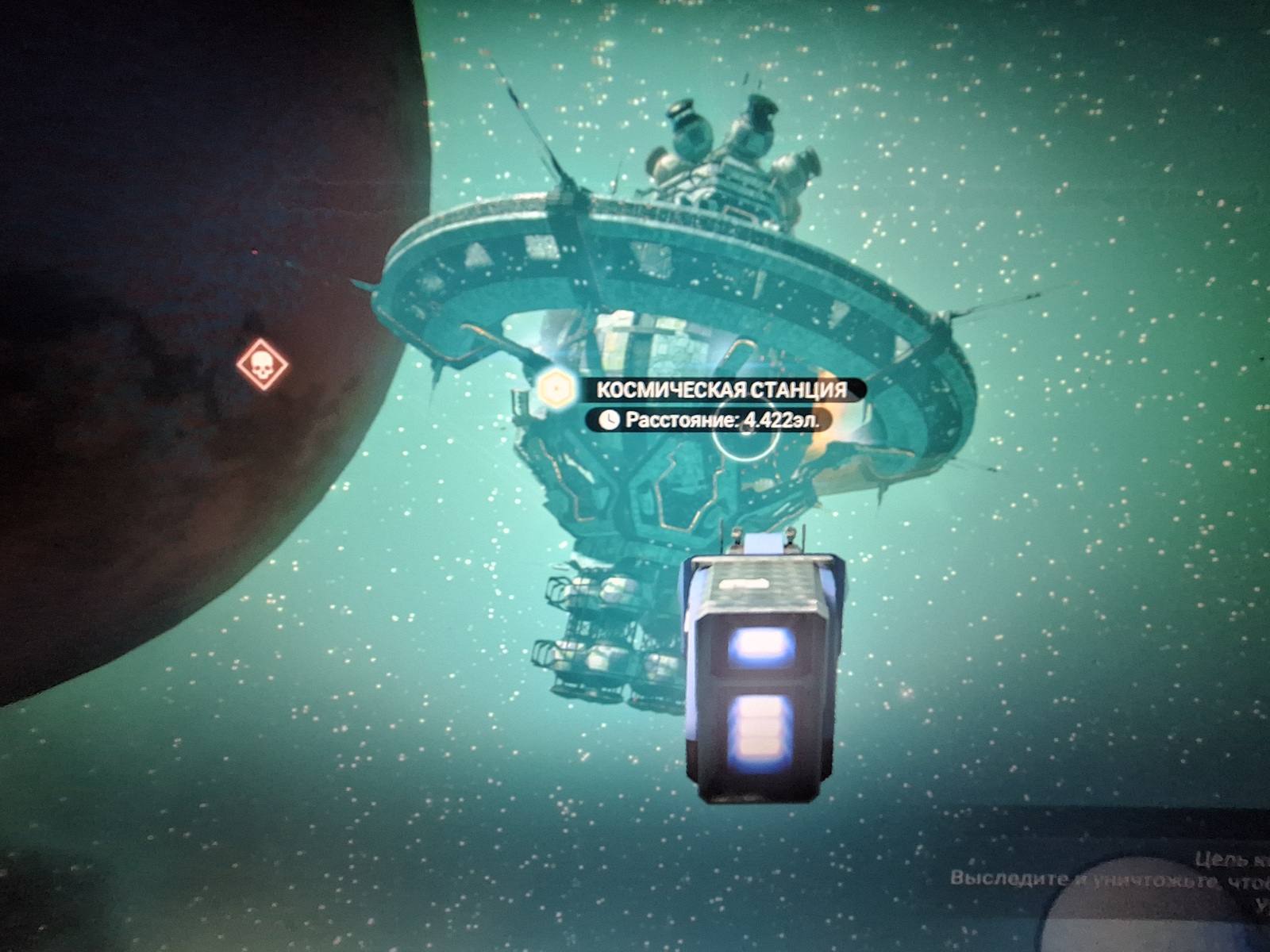Click the space station hexagon marker icon
Screen dimensions: 1270x952
[x=556, y=389]
